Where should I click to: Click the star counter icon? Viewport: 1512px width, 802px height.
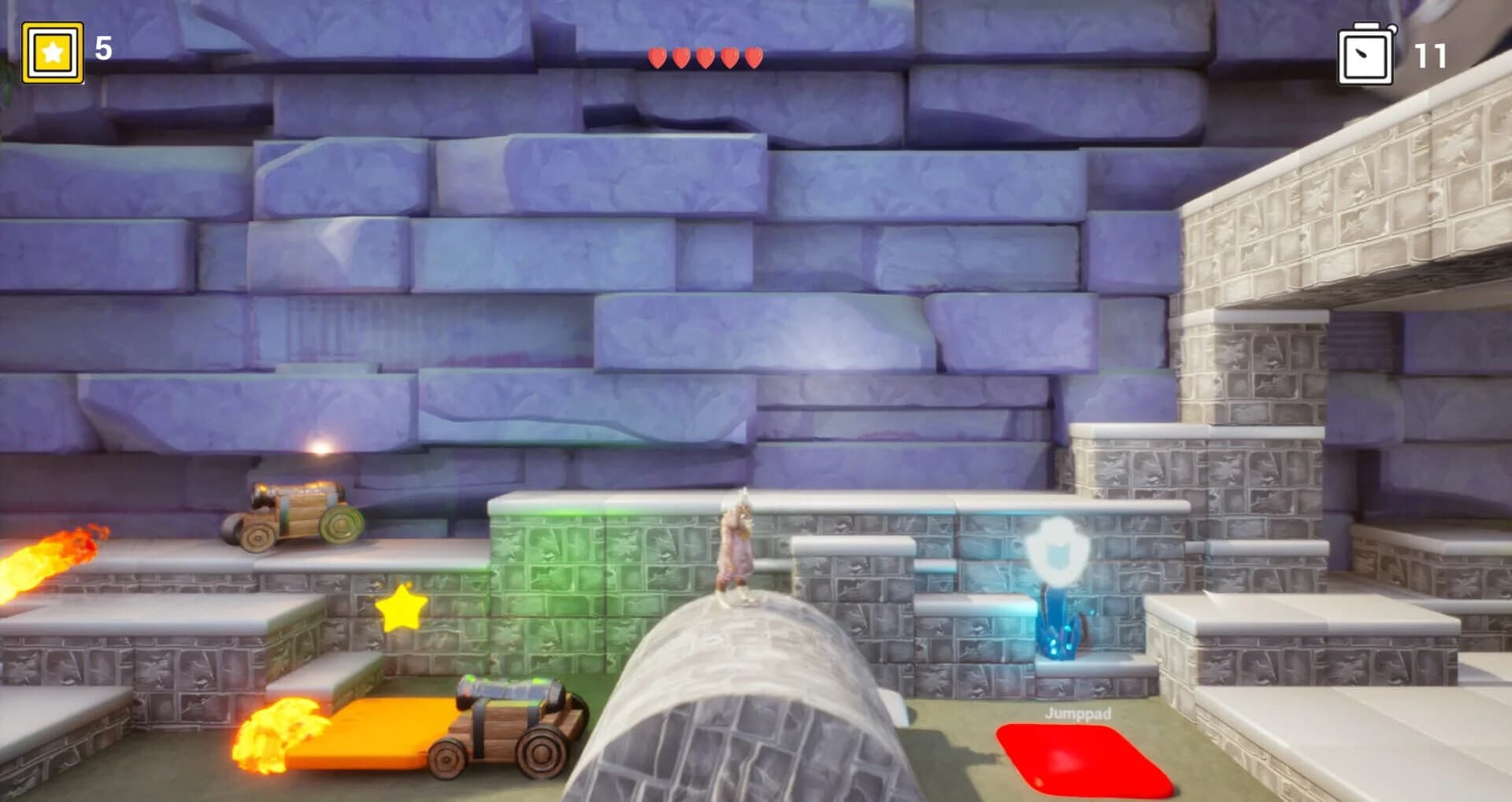(x=51, y=51)
